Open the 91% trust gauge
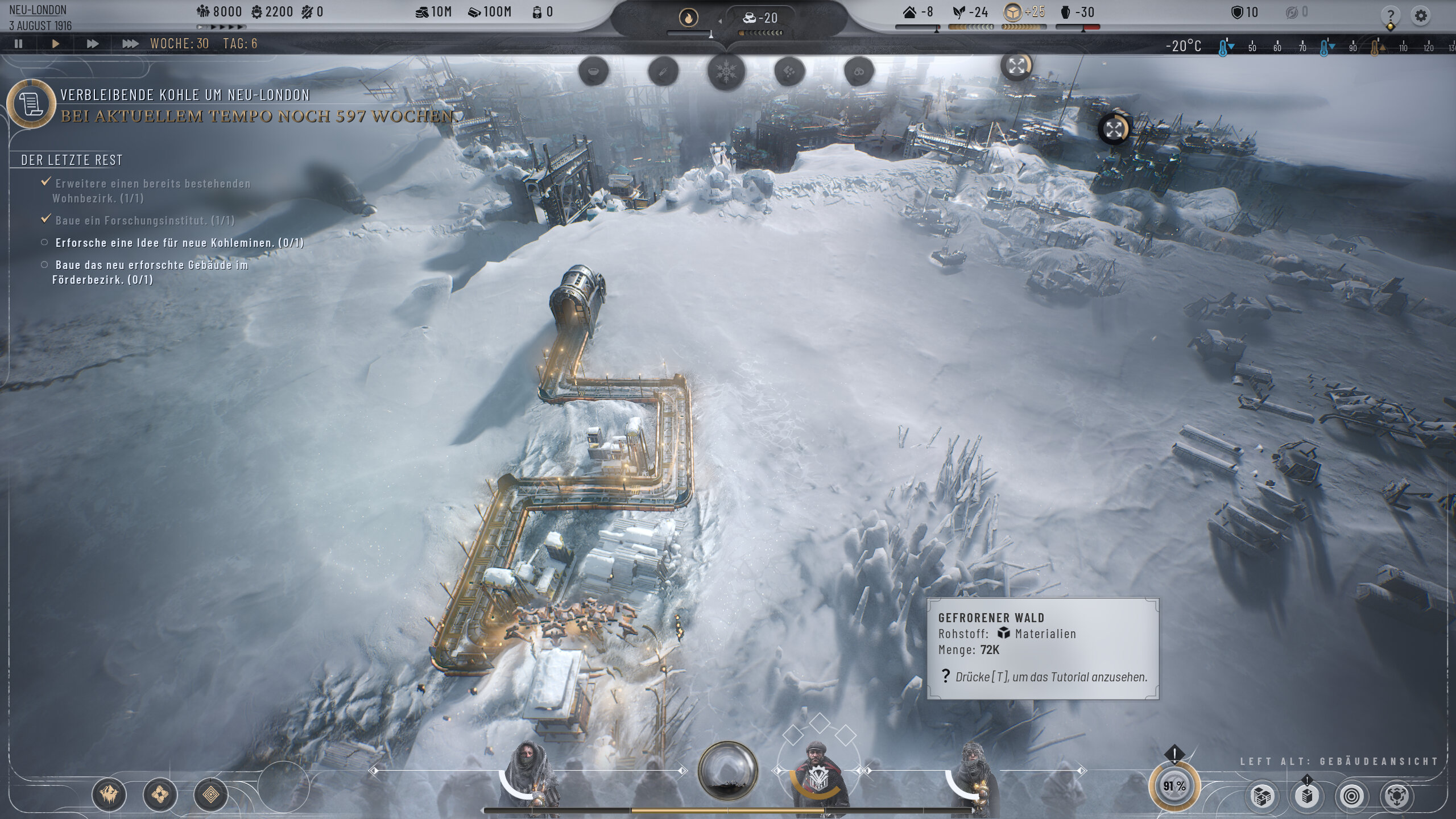This screenshot has height=819, width=1456. (x=1174, y=787)
